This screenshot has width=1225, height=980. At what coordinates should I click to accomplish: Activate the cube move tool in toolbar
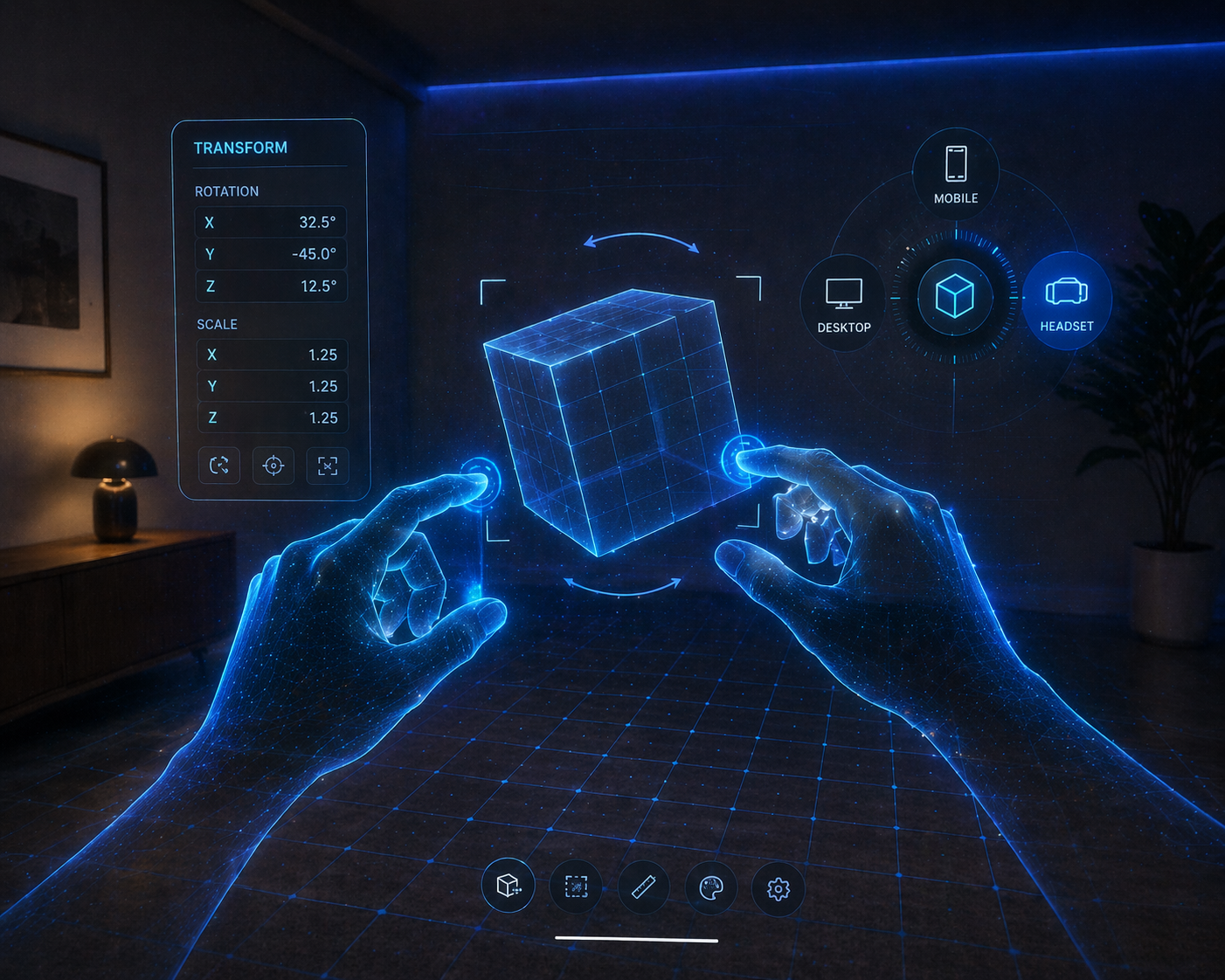coord(509,887)
